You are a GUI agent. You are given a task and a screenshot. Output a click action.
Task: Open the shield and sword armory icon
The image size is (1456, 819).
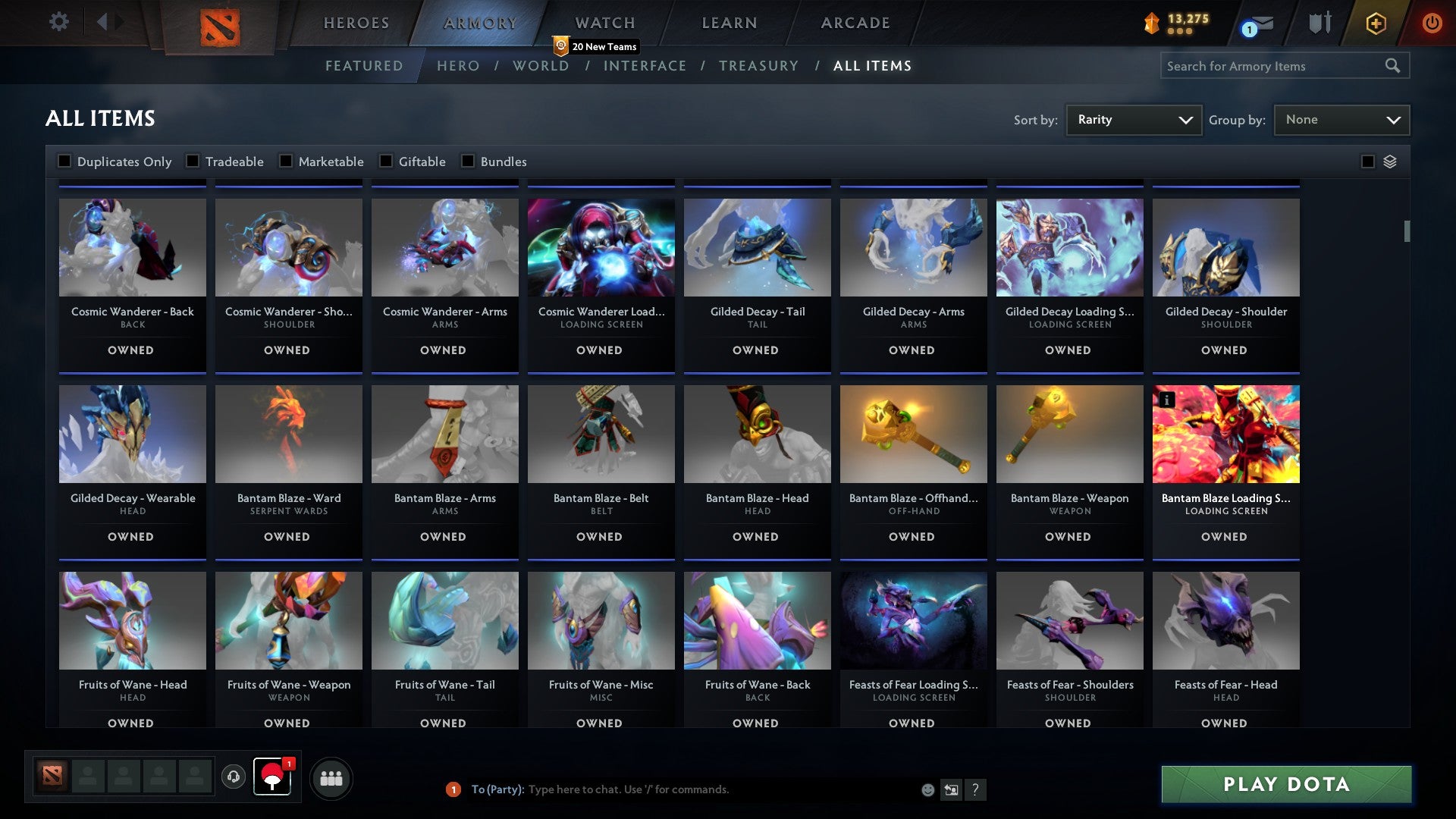1319,23
